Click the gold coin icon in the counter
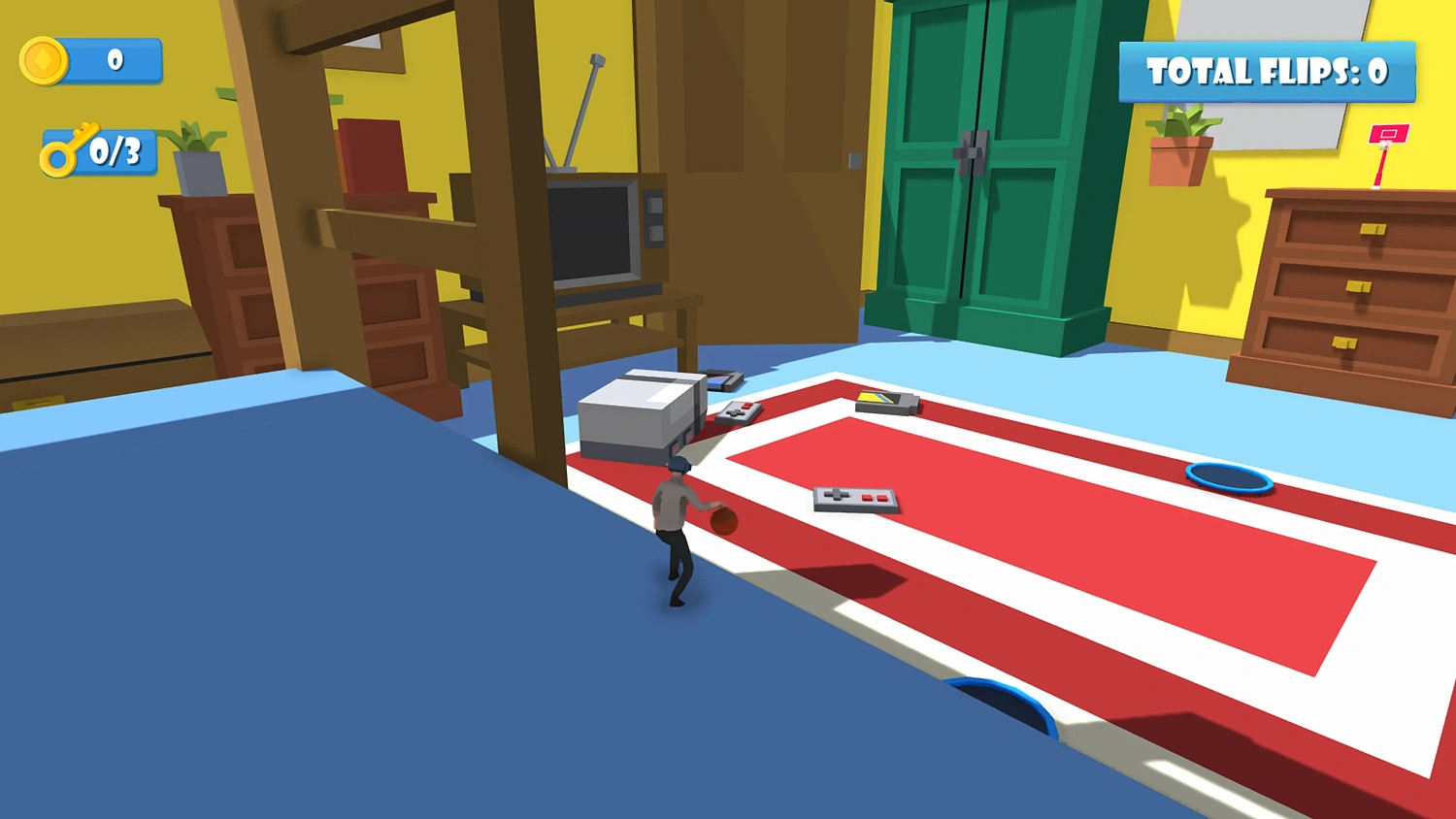1456x819 pixels. pyautogui.click(x=46, y=61)
